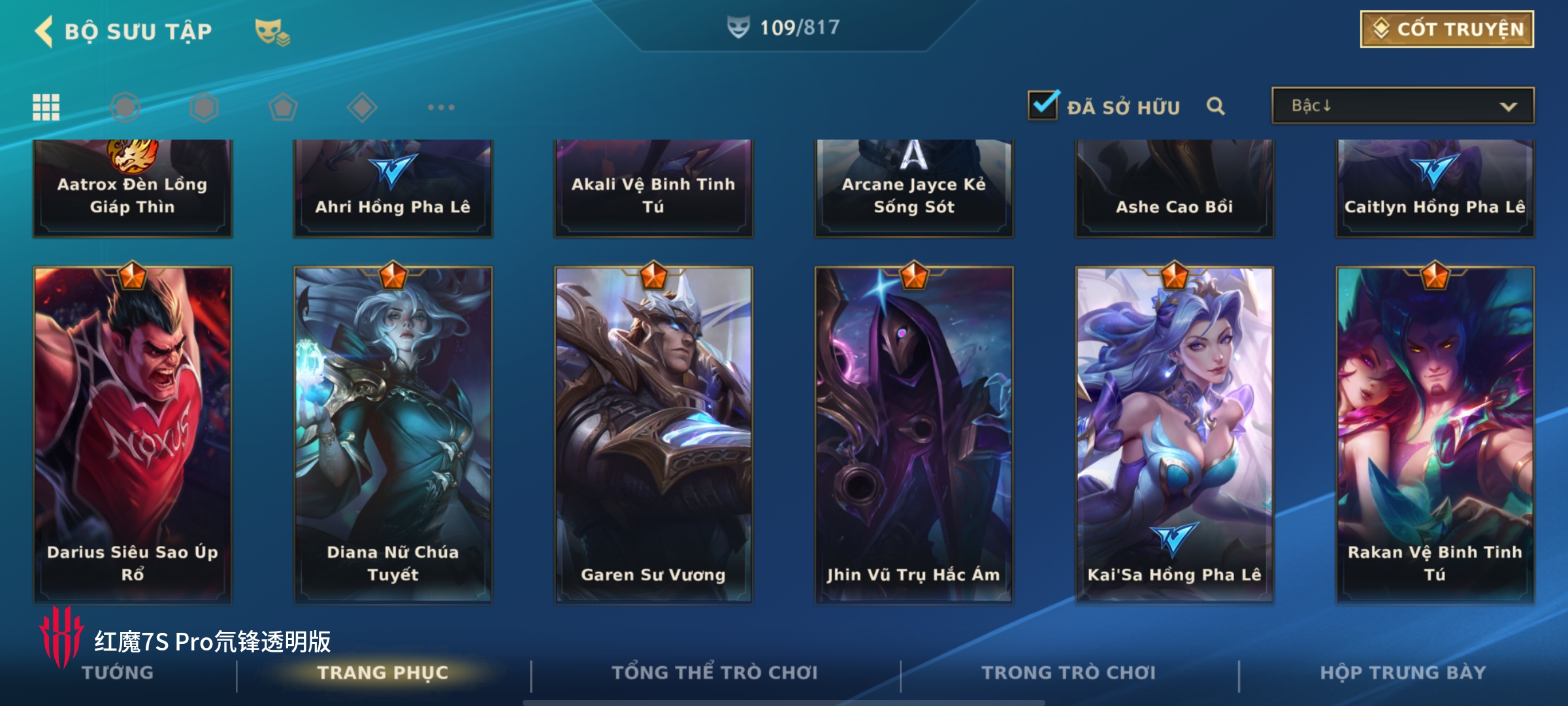The width and height of the screenshot is (1568, 706).
Task: Switch to the Tướng tab
Action: coord(118,673)
